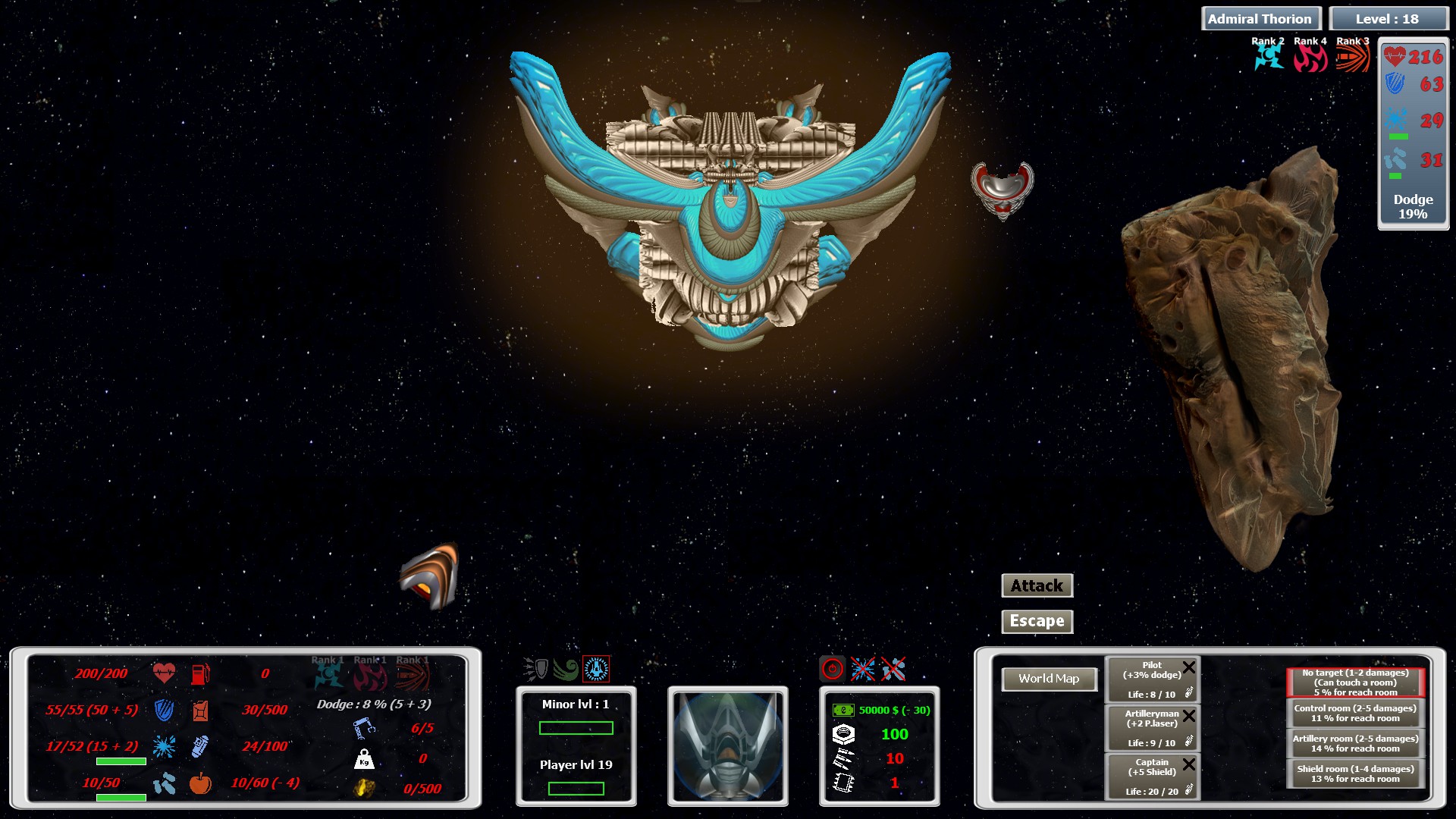Screen dimensions: 1456x819
Task: Remove the Captain with the X
Action: tap(1188, 764)
